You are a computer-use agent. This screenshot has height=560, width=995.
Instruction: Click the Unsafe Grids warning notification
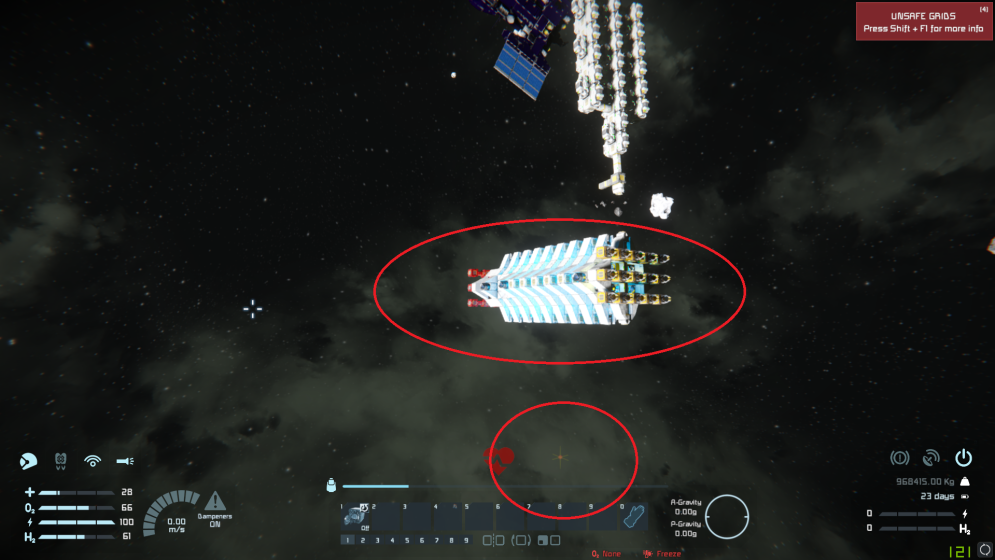click(x=923, y=21)
